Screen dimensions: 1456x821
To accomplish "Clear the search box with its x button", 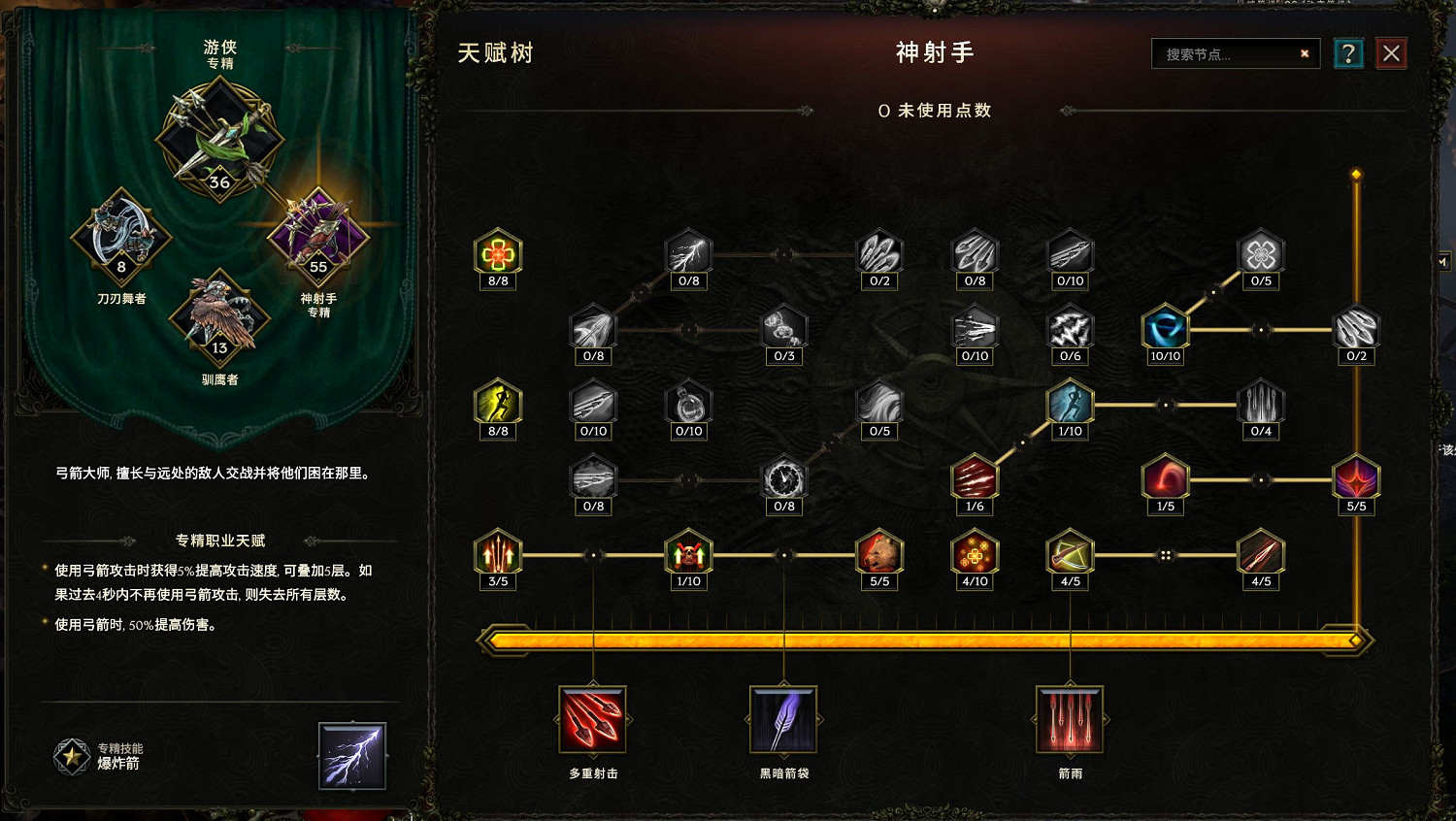I will click(1304, 53).
